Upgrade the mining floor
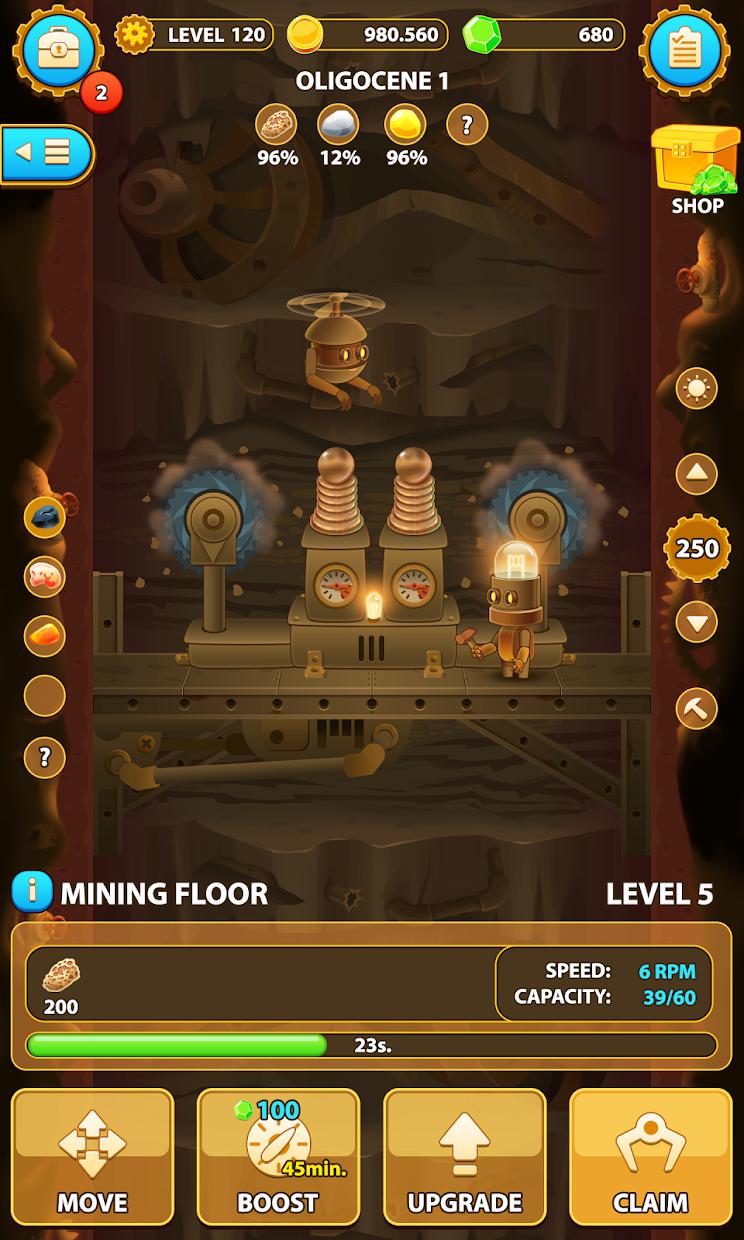Image resolution: width=744 pixels, height=1240 pixels. 465,1156
